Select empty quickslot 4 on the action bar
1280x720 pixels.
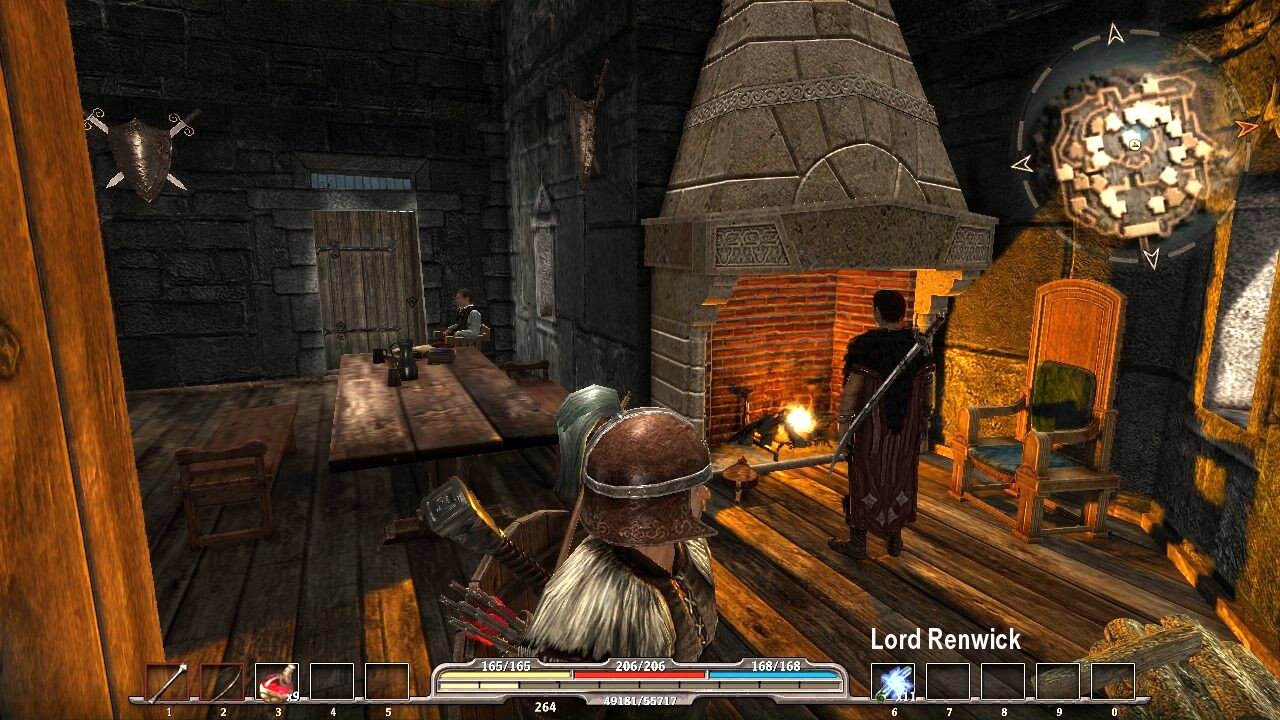pyautogui.click(x=334, y=681)
